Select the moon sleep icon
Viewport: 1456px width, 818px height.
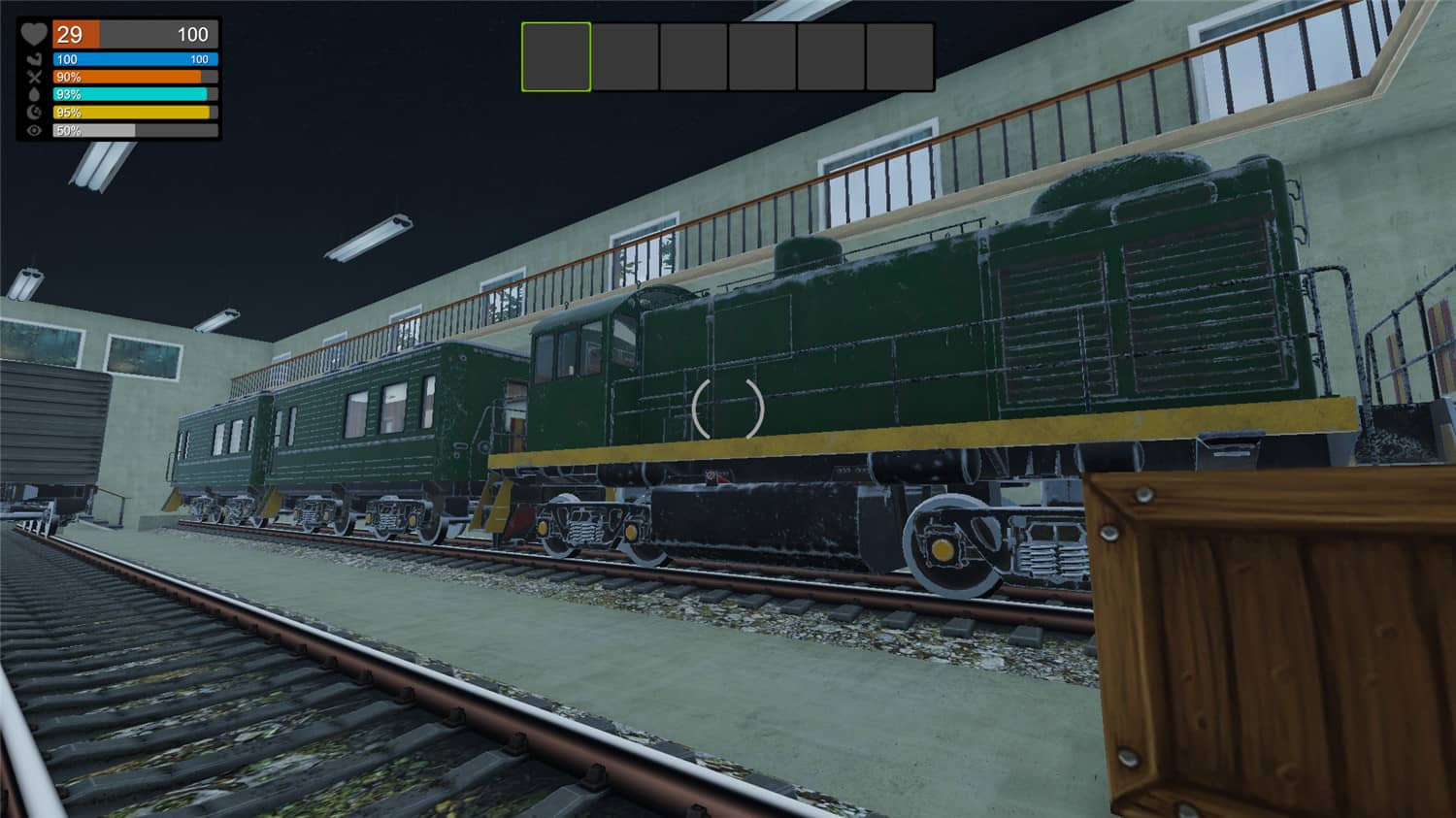tap(34, 112)
